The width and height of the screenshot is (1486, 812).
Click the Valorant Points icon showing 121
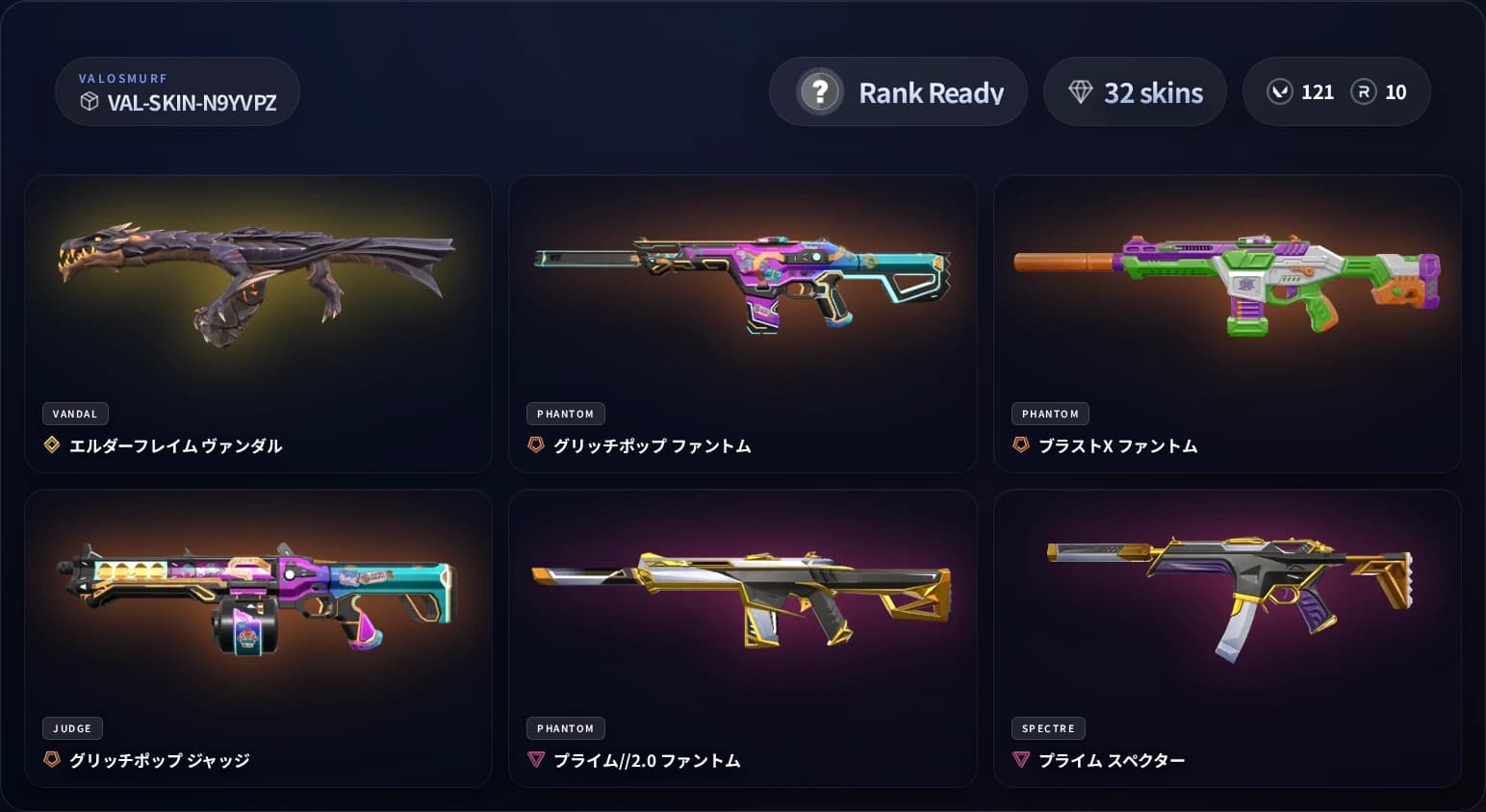[x=1279, y=91]
